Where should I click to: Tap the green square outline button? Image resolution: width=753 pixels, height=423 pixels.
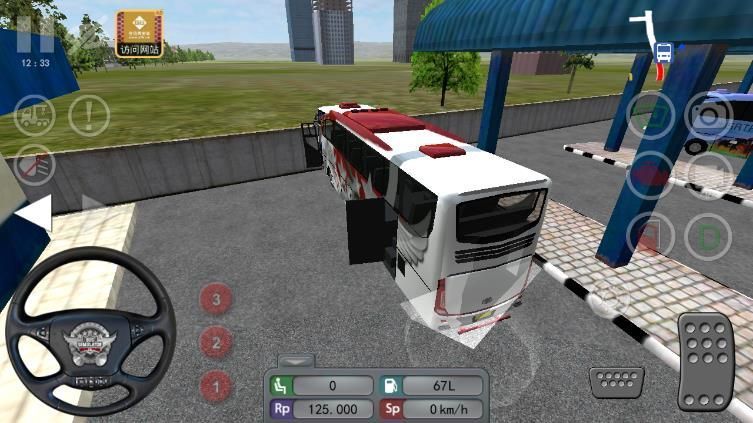tap(650, 115)
